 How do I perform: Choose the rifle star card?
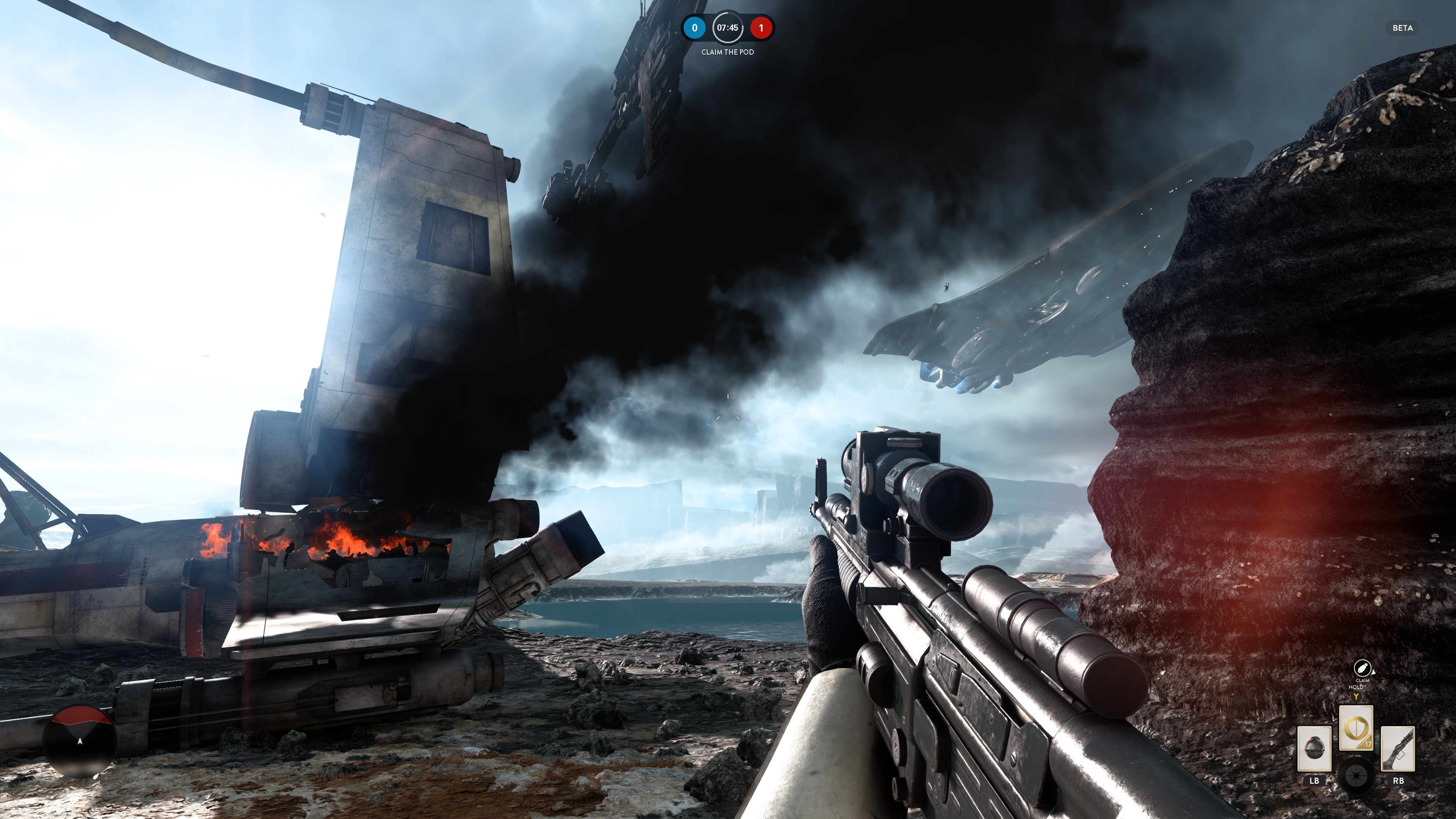tap(1398, 748)
